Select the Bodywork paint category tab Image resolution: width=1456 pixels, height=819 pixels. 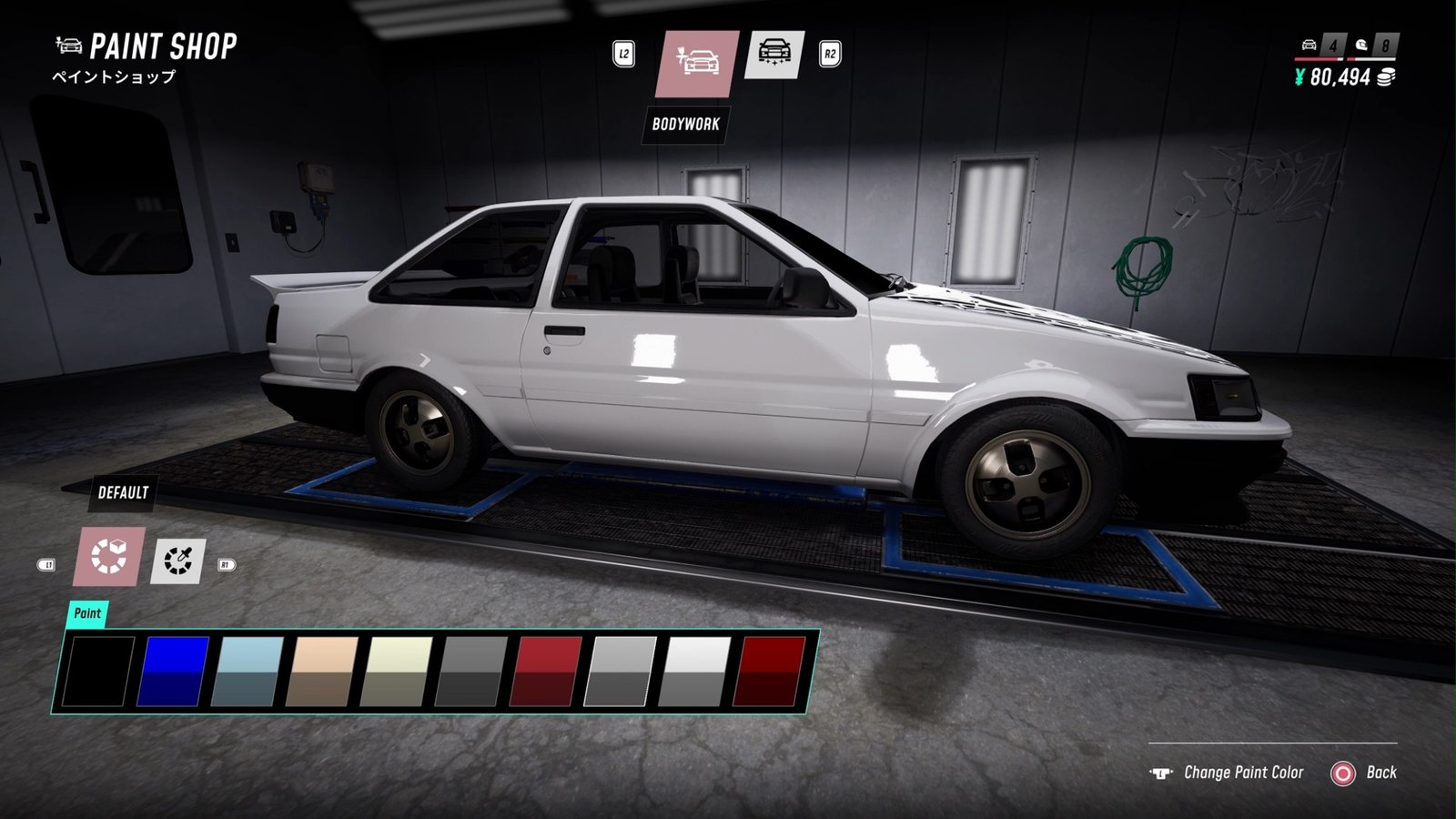[697, 63]
